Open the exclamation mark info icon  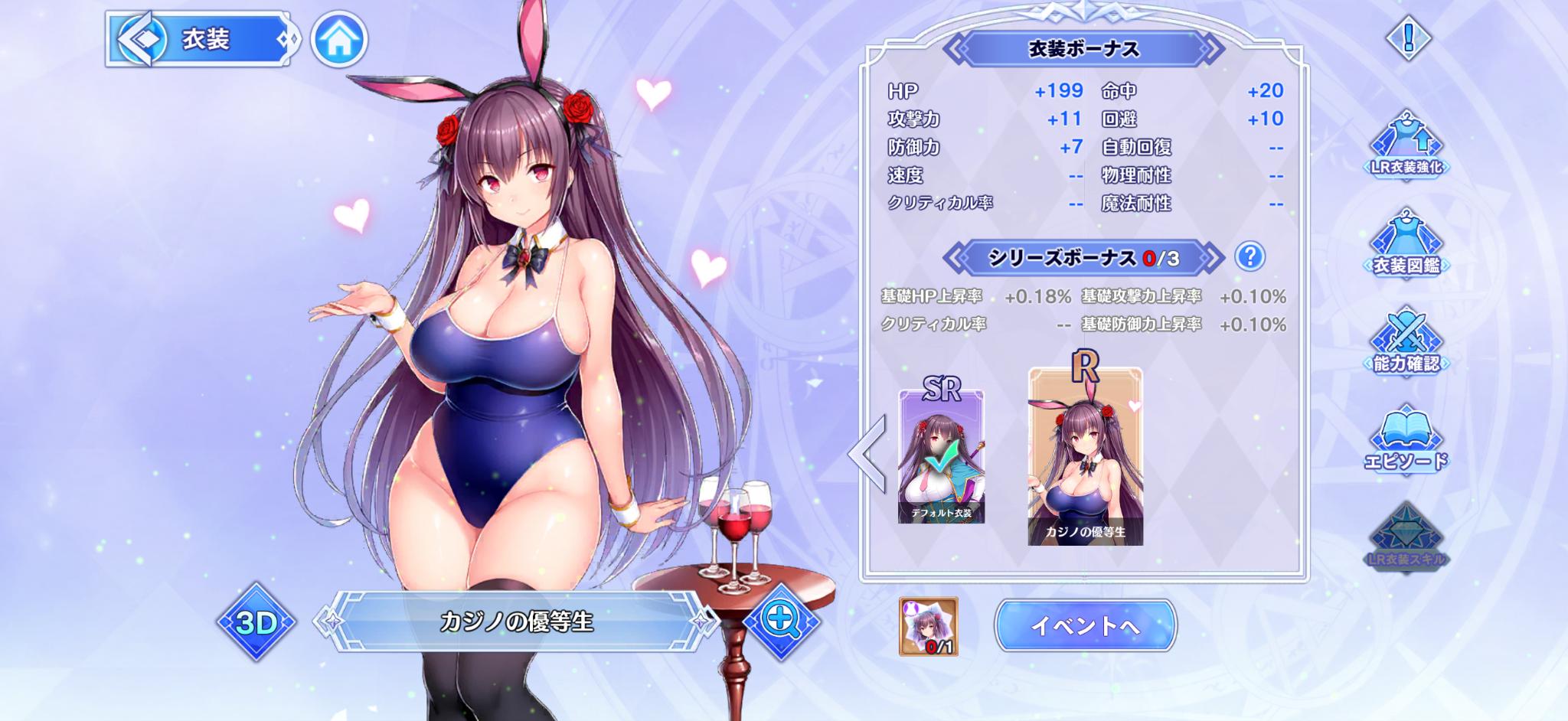[x=1407, y=37]
